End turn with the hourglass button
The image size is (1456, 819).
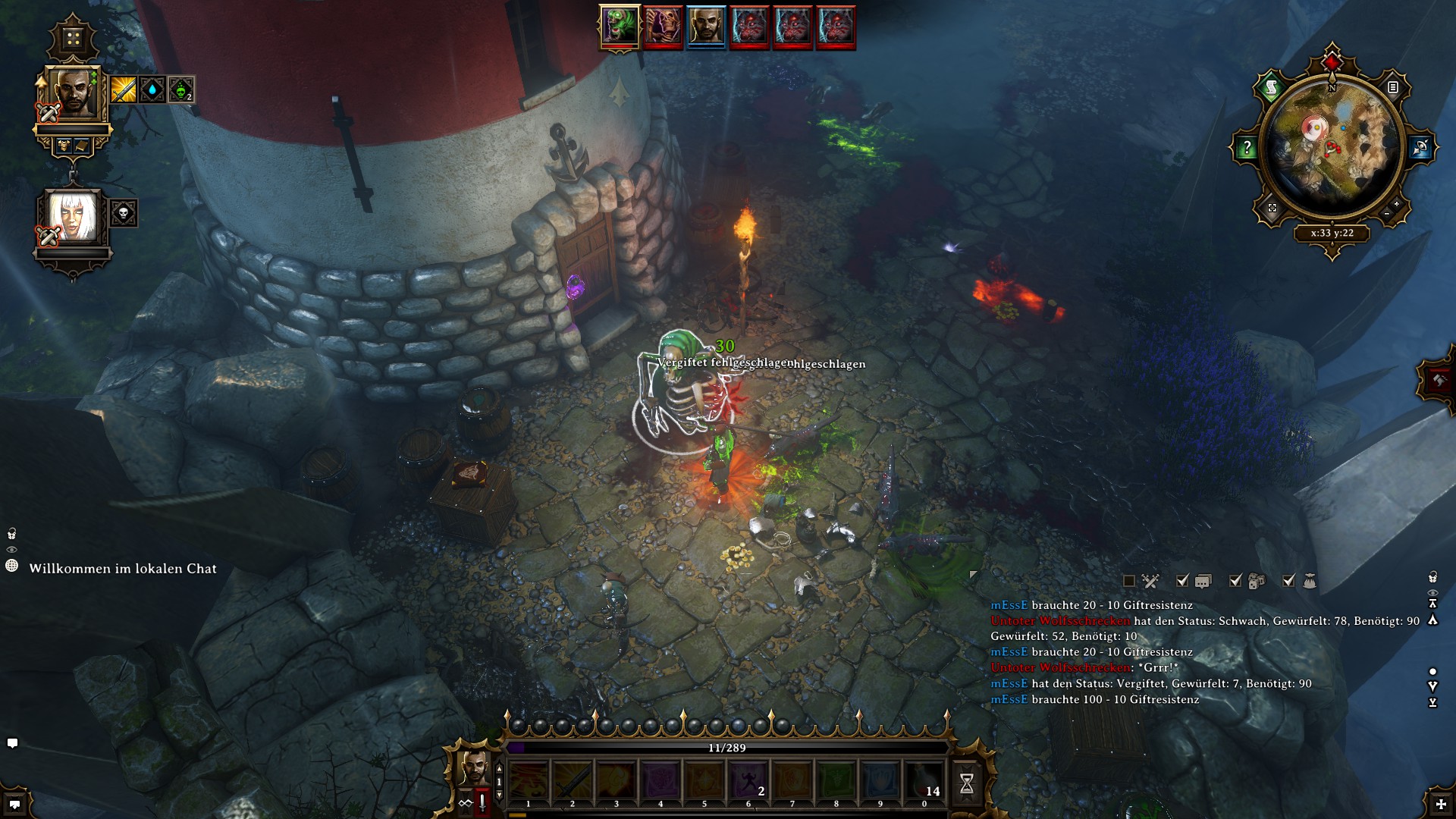tap(966, 783)
